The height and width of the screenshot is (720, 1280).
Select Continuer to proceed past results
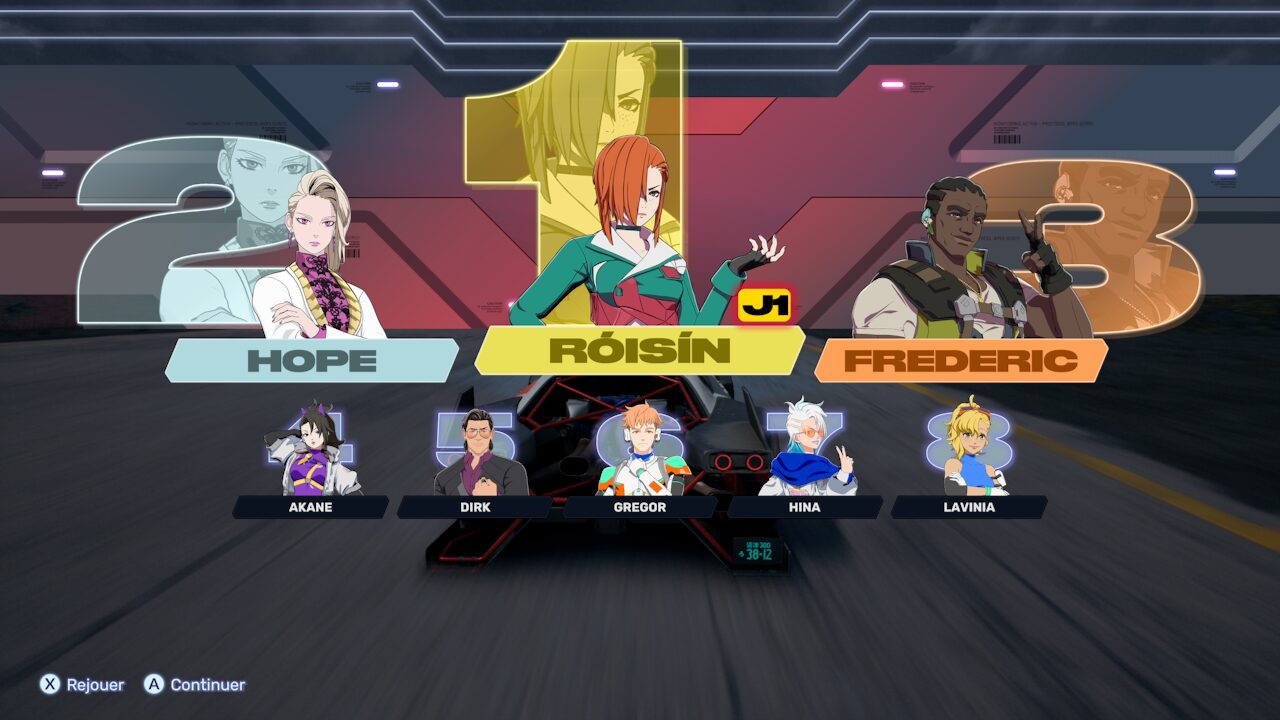pyautogui.click(x=195, y=685)
